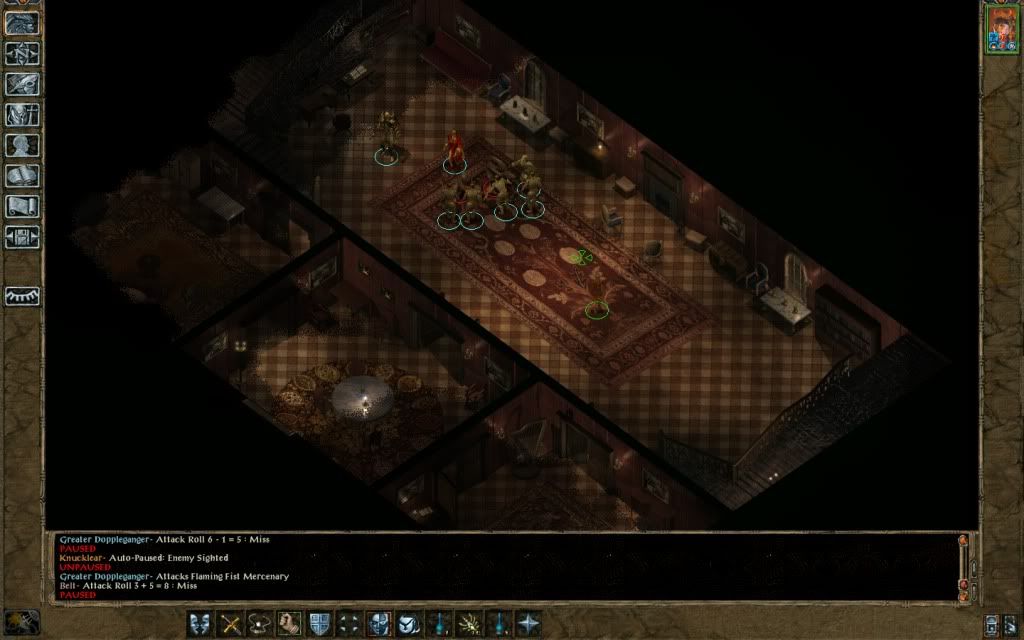Click the four-point star action button
The image size is (1024, 640).
[x=528, y=623]
